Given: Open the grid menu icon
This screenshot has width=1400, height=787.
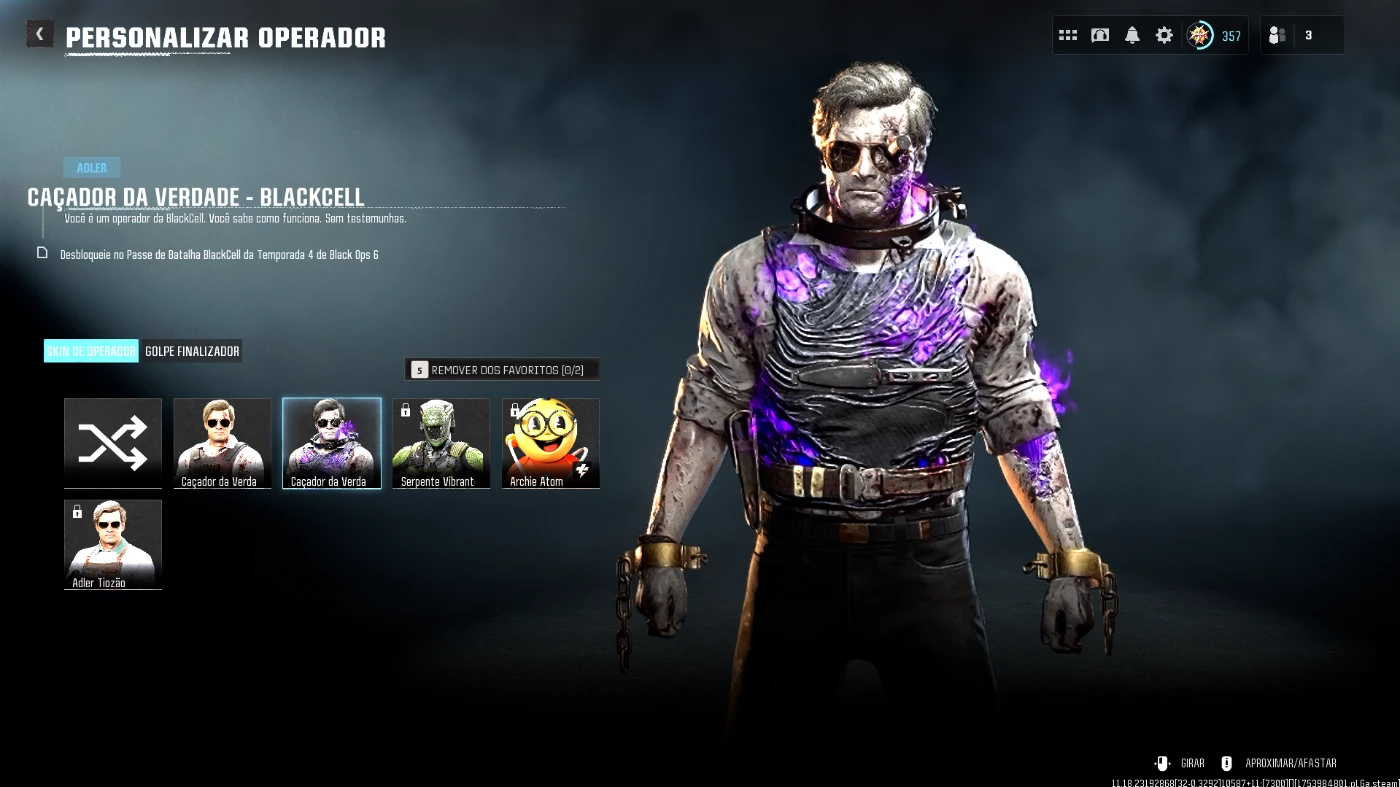Looking at the screenshot, I should coord(1068,36).
